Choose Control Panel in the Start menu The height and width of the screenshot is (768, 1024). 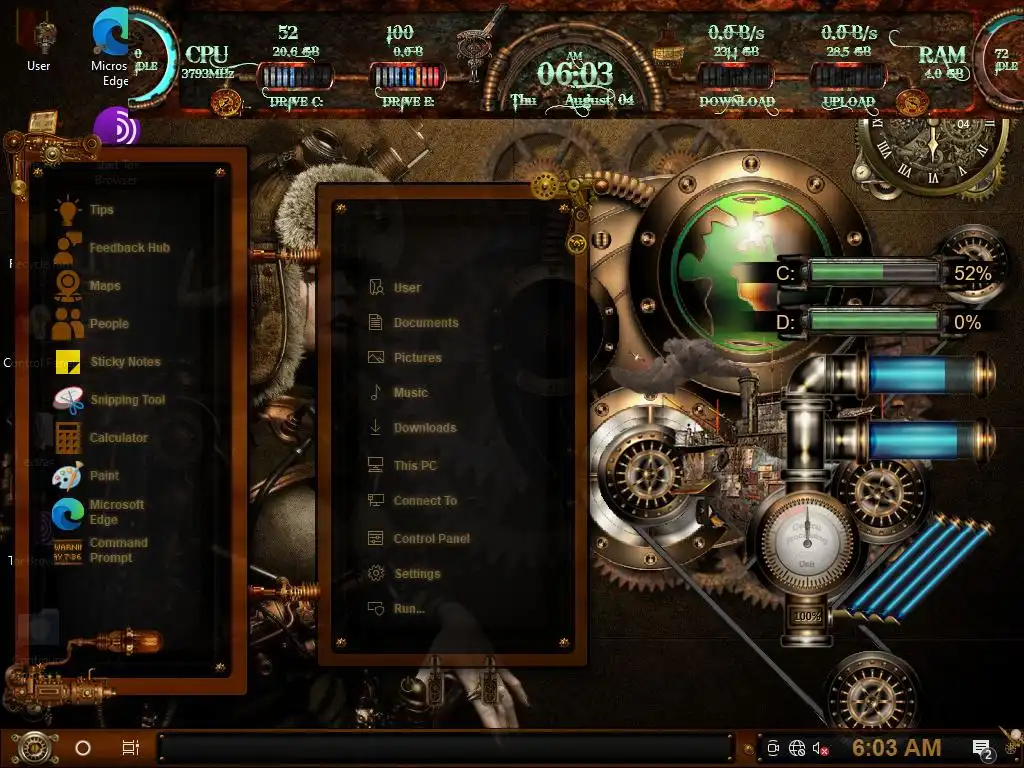tap(431, 539)
